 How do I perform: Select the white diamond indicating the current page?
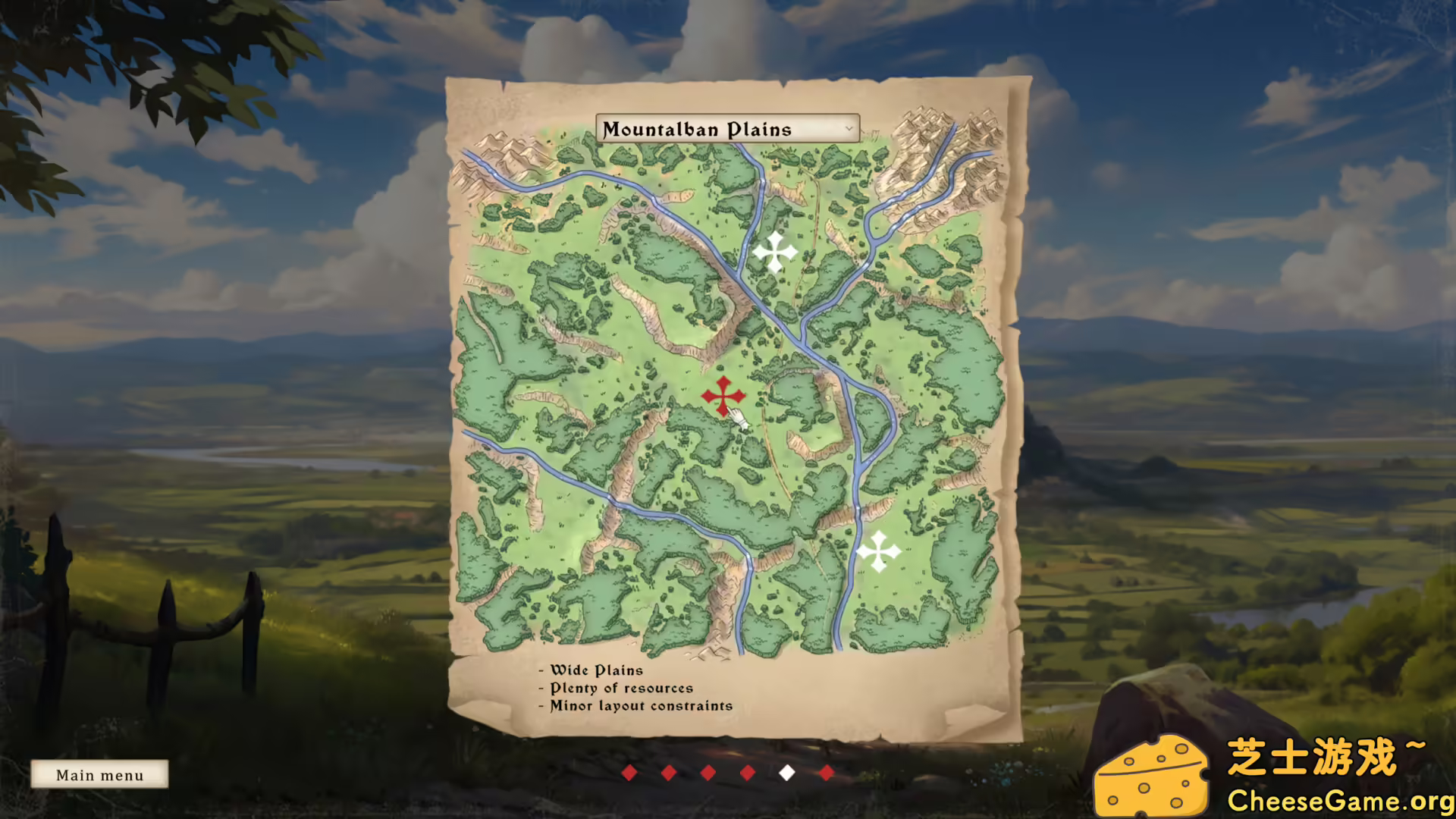[786, 773]
